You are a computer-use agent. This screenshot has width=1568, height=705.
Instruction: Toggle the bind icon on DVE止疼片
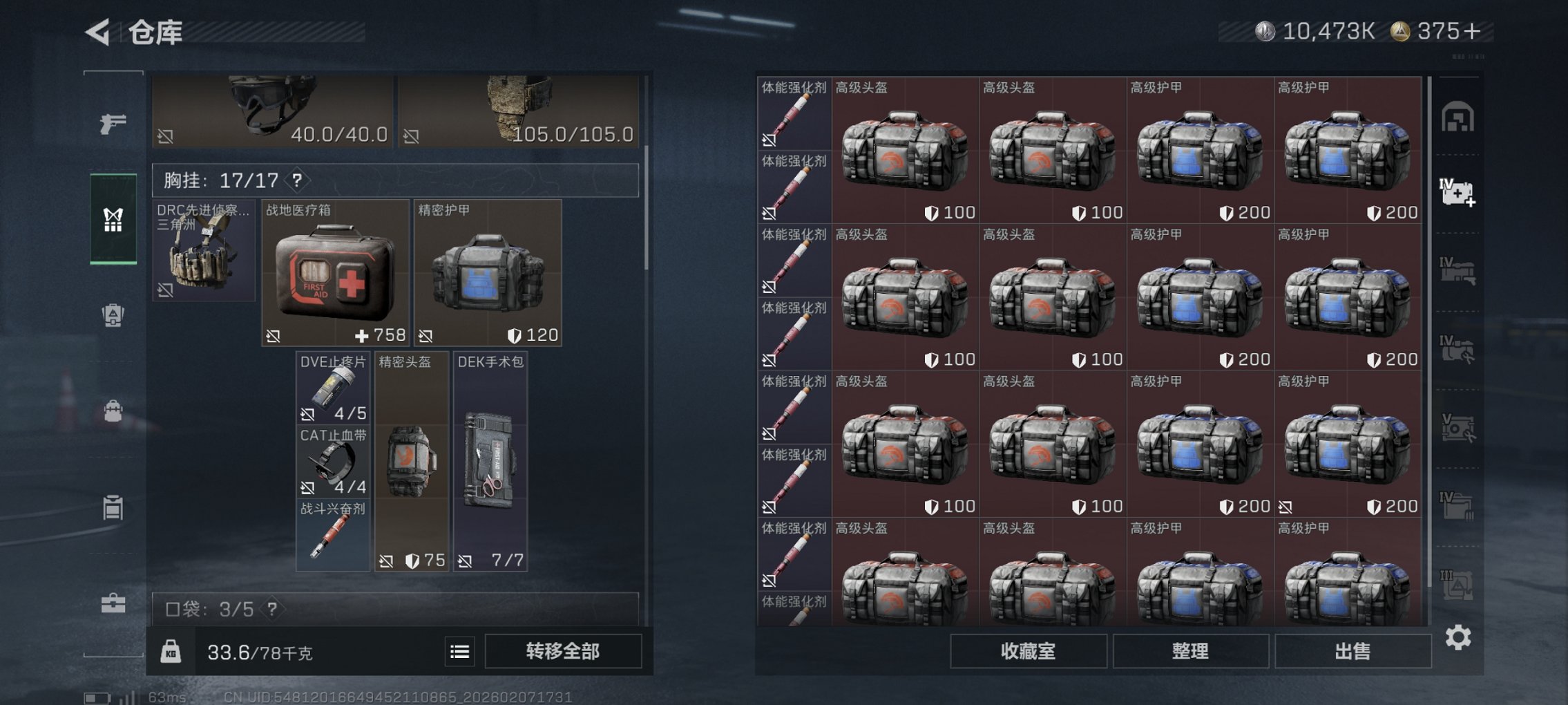coord(307,414)
